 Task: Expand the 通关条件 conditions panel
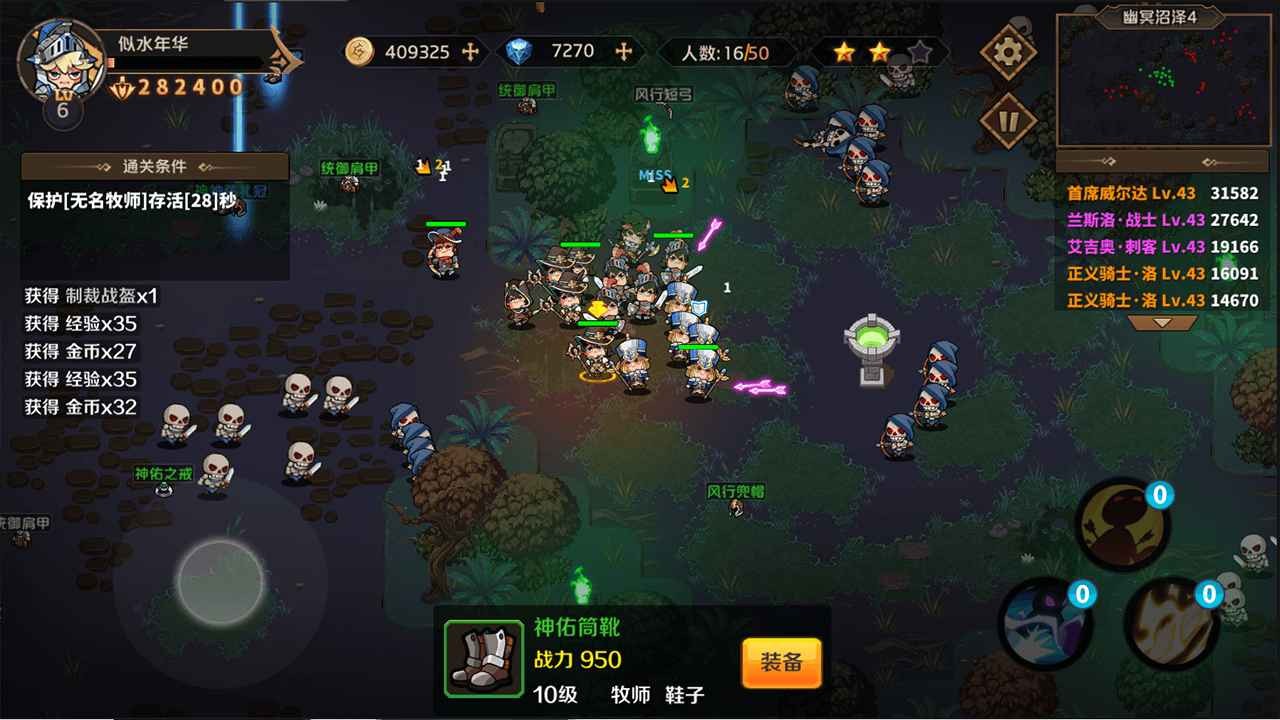(152, 164)
